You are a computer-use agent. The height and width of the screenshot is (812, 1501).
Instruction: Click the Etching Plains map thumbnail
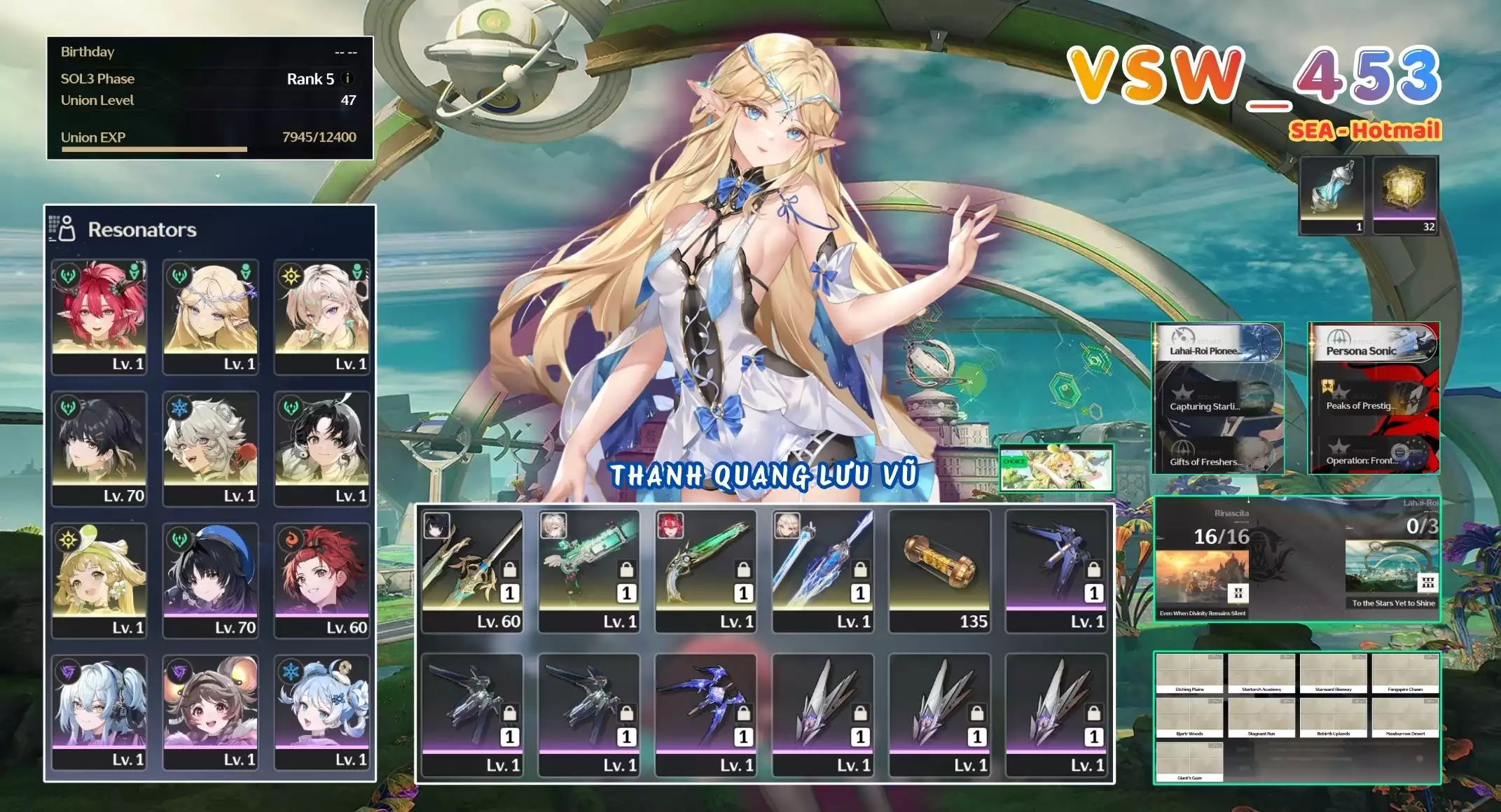(1189, 671)
